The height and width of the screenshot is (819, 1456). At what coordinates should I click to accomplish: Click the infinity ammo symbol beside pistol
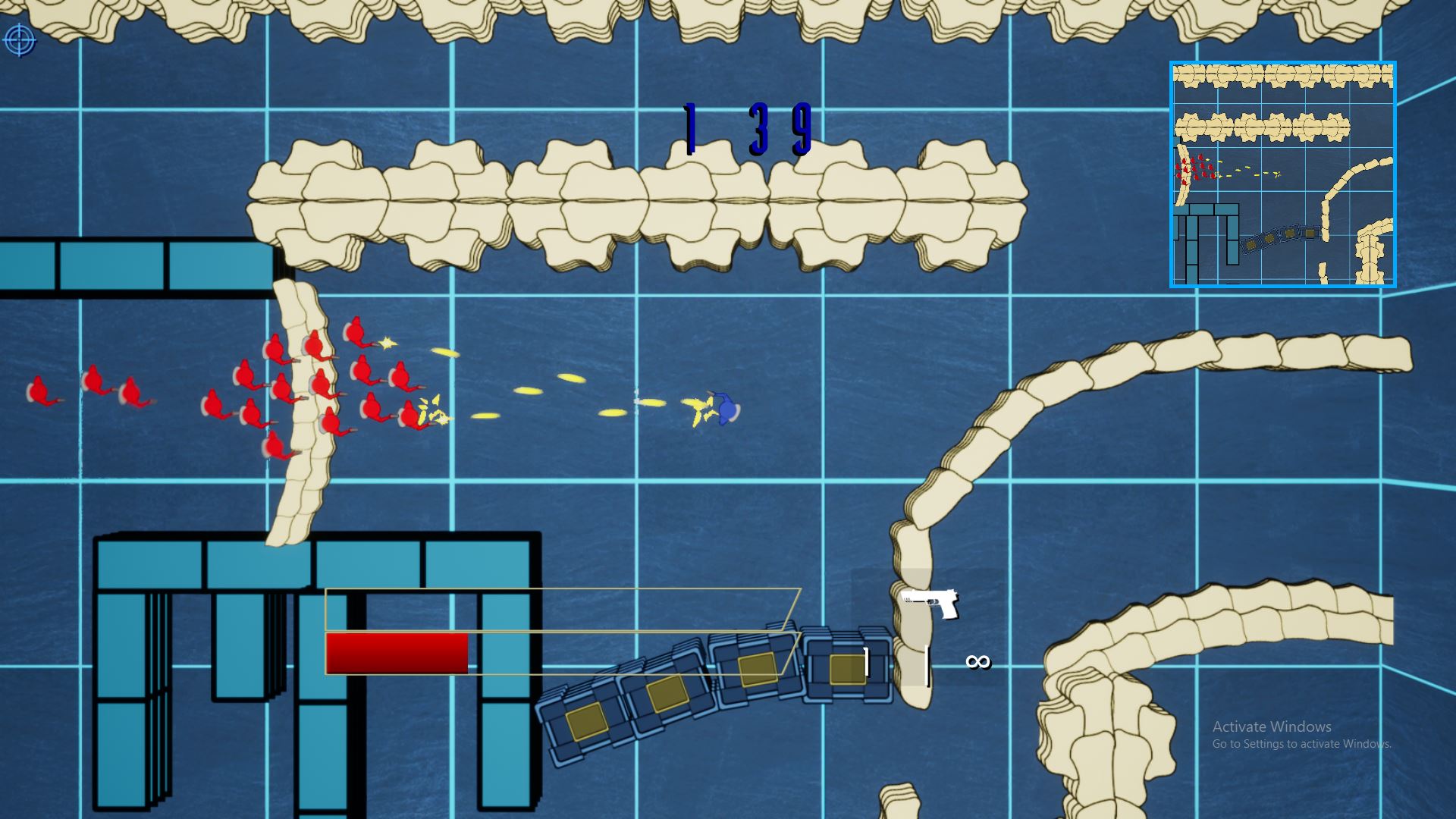pos(977,662)
